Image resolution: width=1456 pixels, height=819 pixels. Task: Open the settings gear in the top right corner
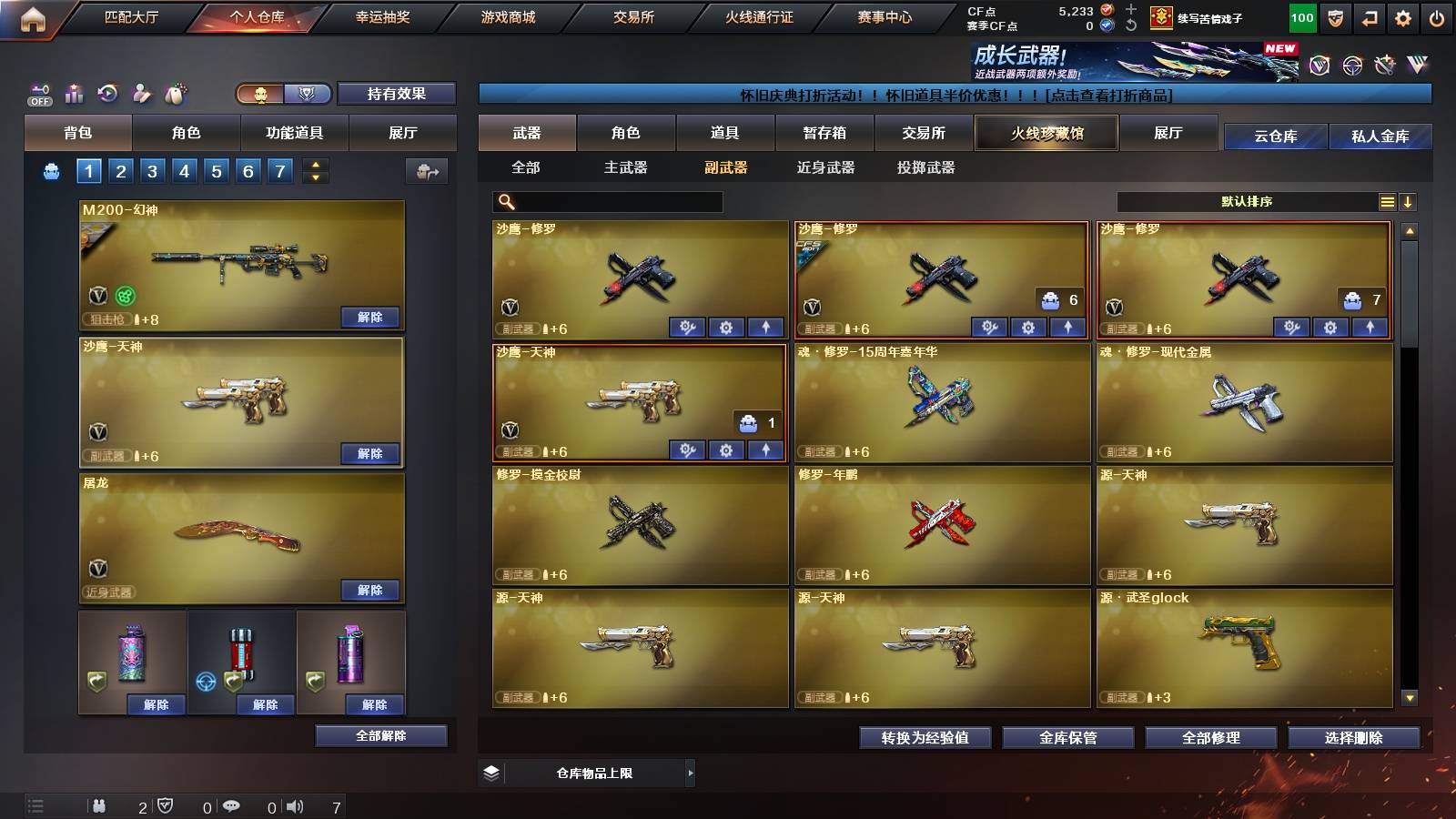click(1403, 17)
